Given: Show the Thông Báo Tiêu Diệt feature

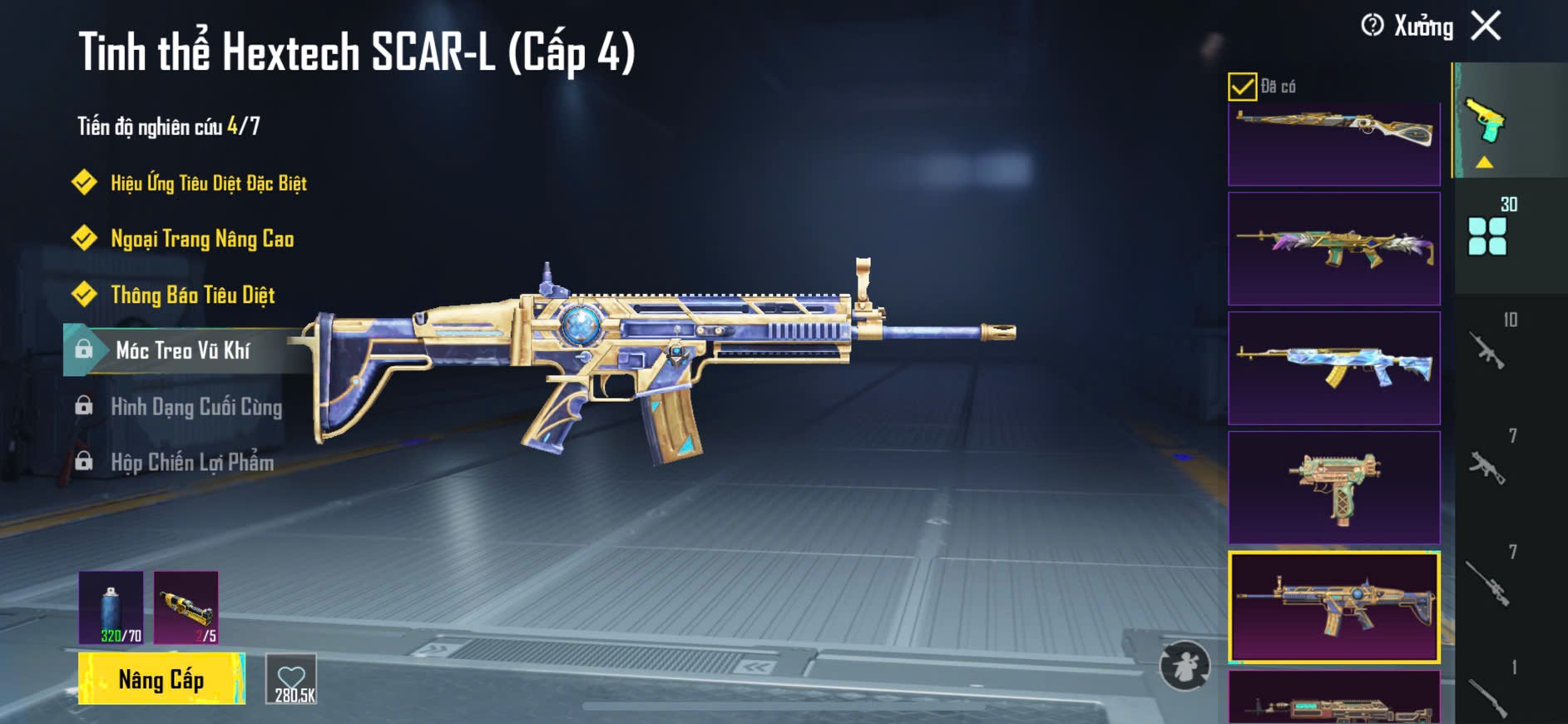Looking at the screenshot, I should [x=192, y=295].
